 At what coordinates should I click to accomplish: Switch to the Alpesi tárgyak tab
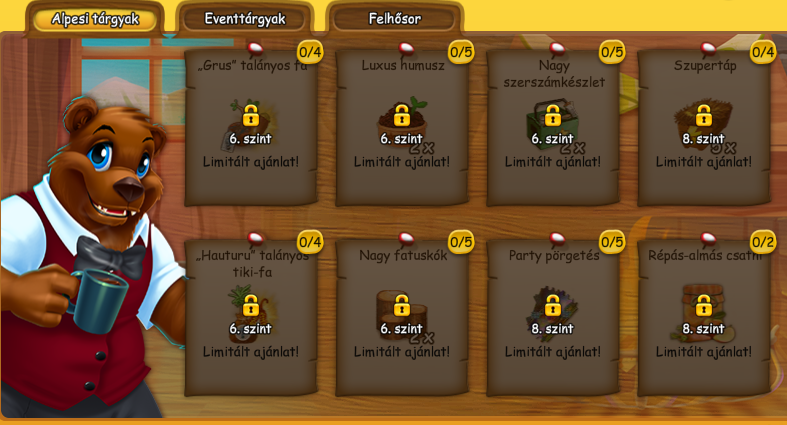coord(95,19)
